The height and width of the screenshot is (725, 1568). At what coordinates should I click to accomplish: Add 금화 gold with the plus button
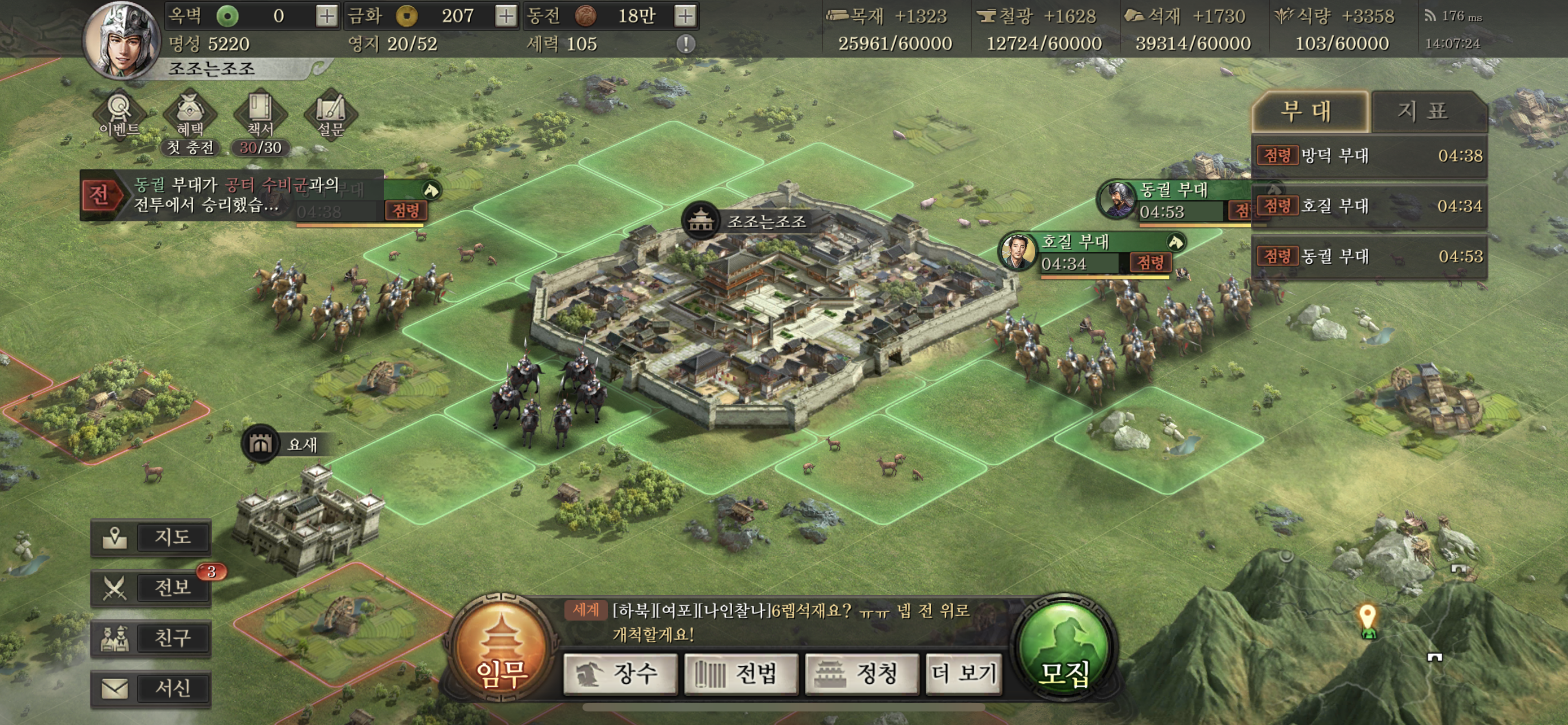[x=505, y=16]
